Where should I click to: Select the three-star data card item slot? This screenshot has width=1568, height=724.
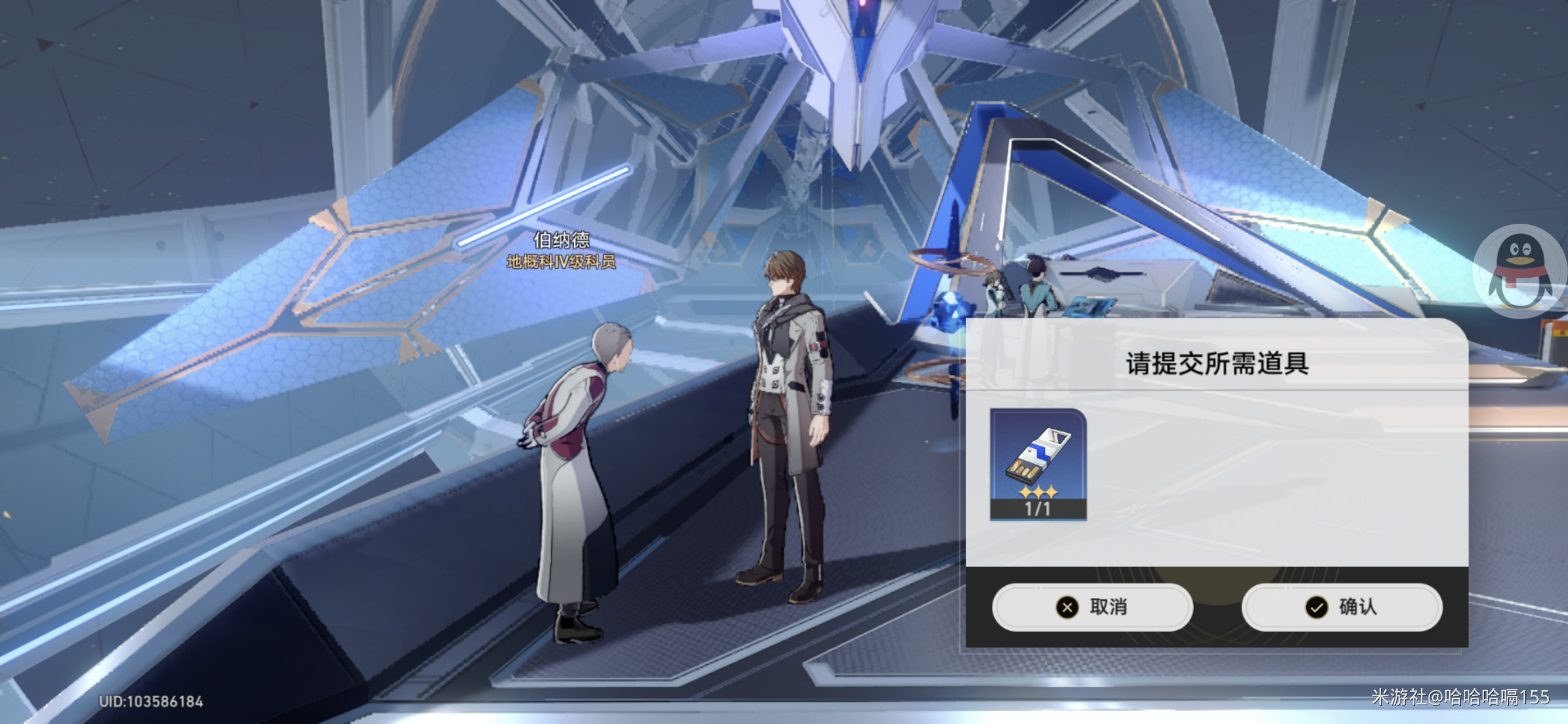point(1038,463)
